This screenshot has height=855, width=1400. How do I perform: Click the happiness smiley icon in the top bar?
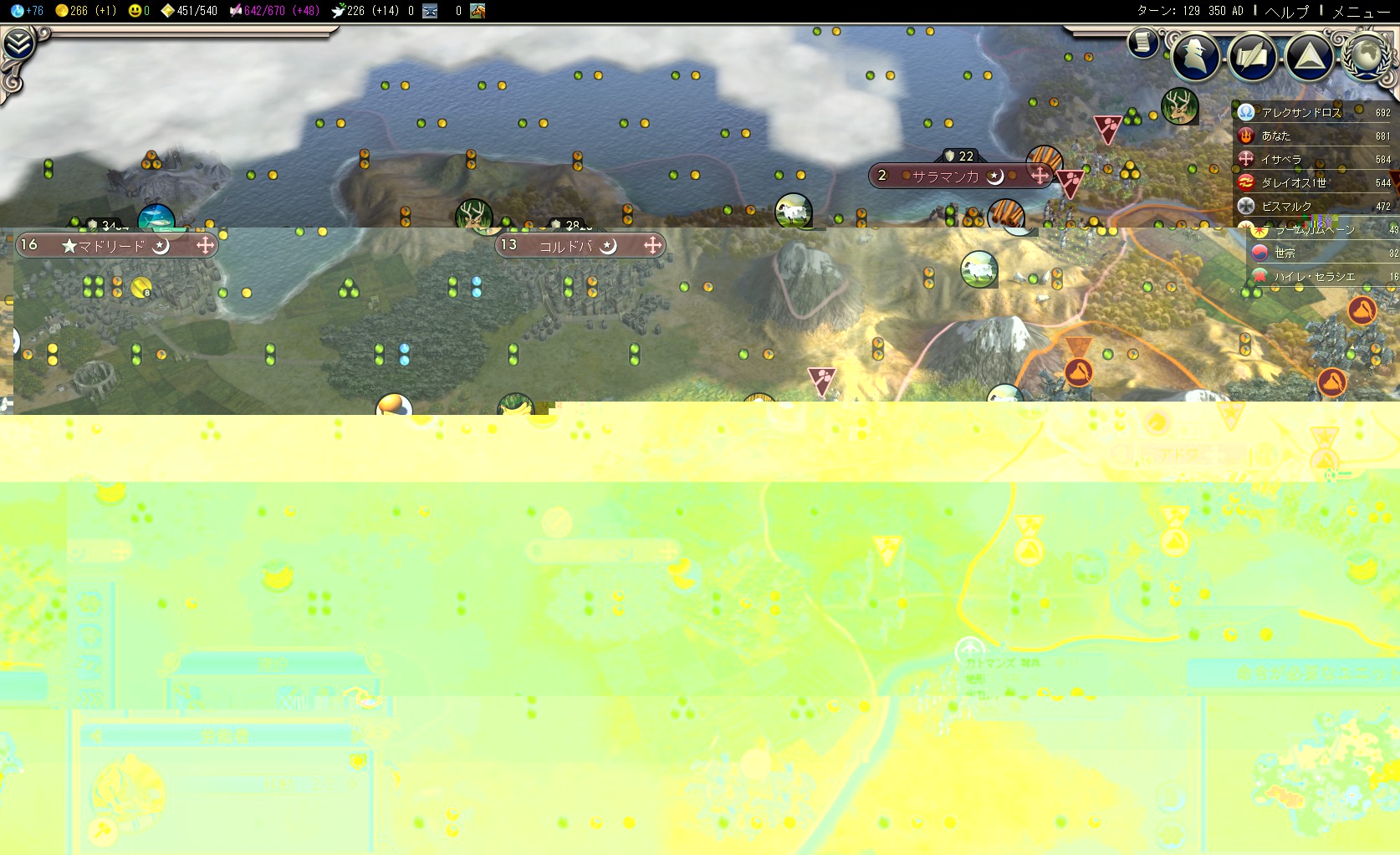tap(132, 11)
